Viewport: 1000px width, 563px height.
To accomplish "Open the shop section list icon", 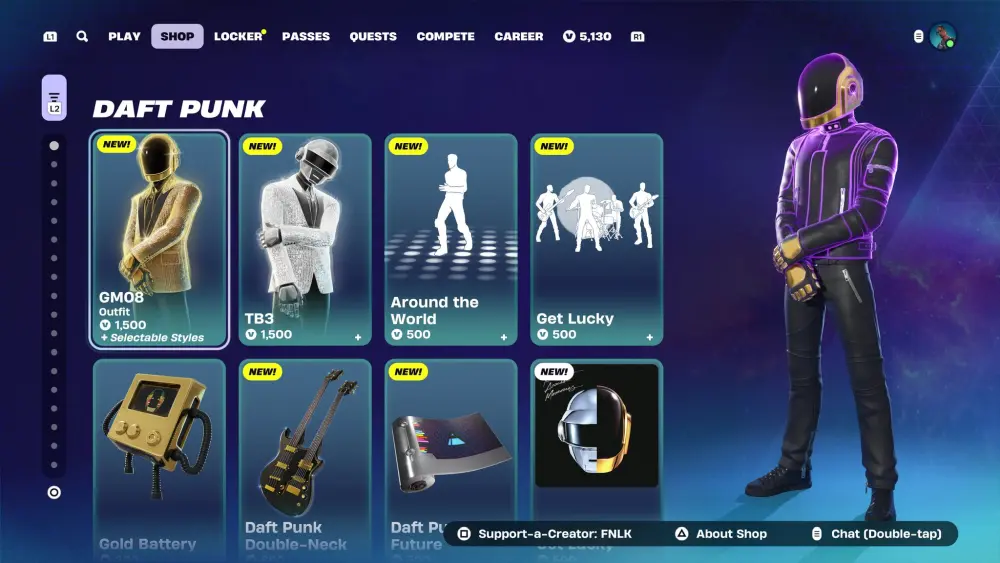I will click(54, 97).
